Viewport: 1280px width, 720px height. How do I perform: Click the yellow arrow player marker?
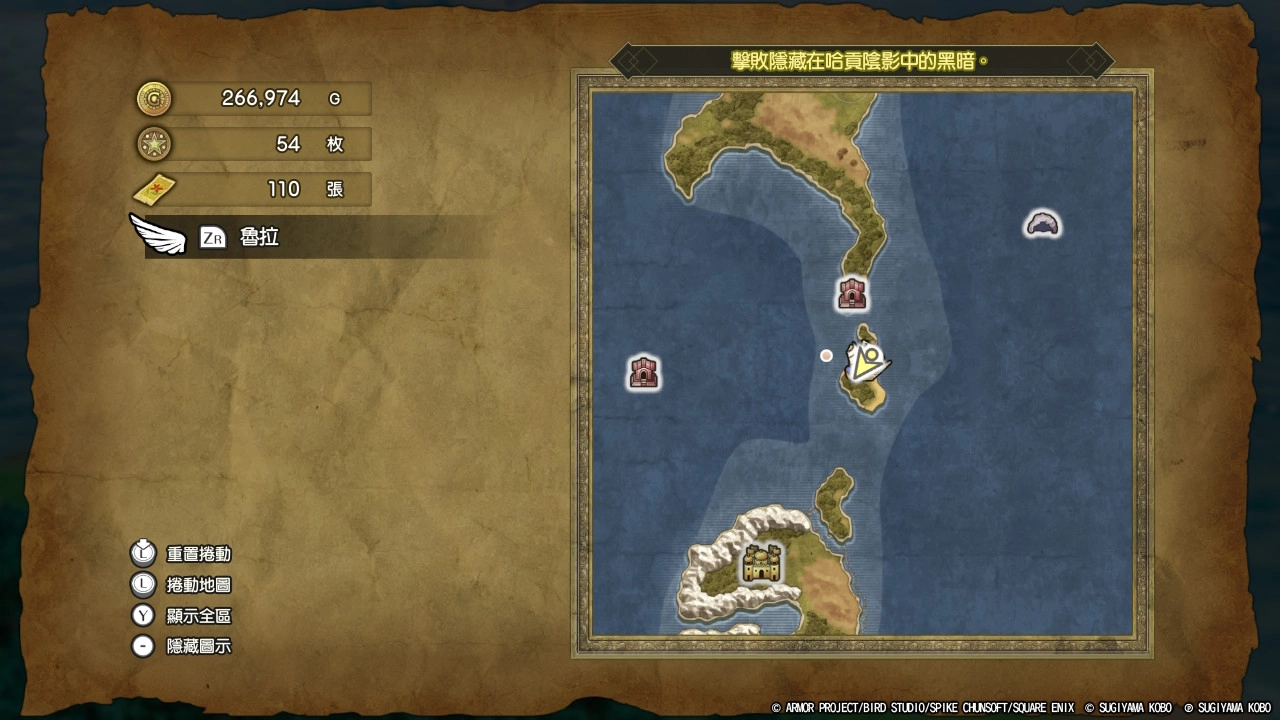click(866, 360)
